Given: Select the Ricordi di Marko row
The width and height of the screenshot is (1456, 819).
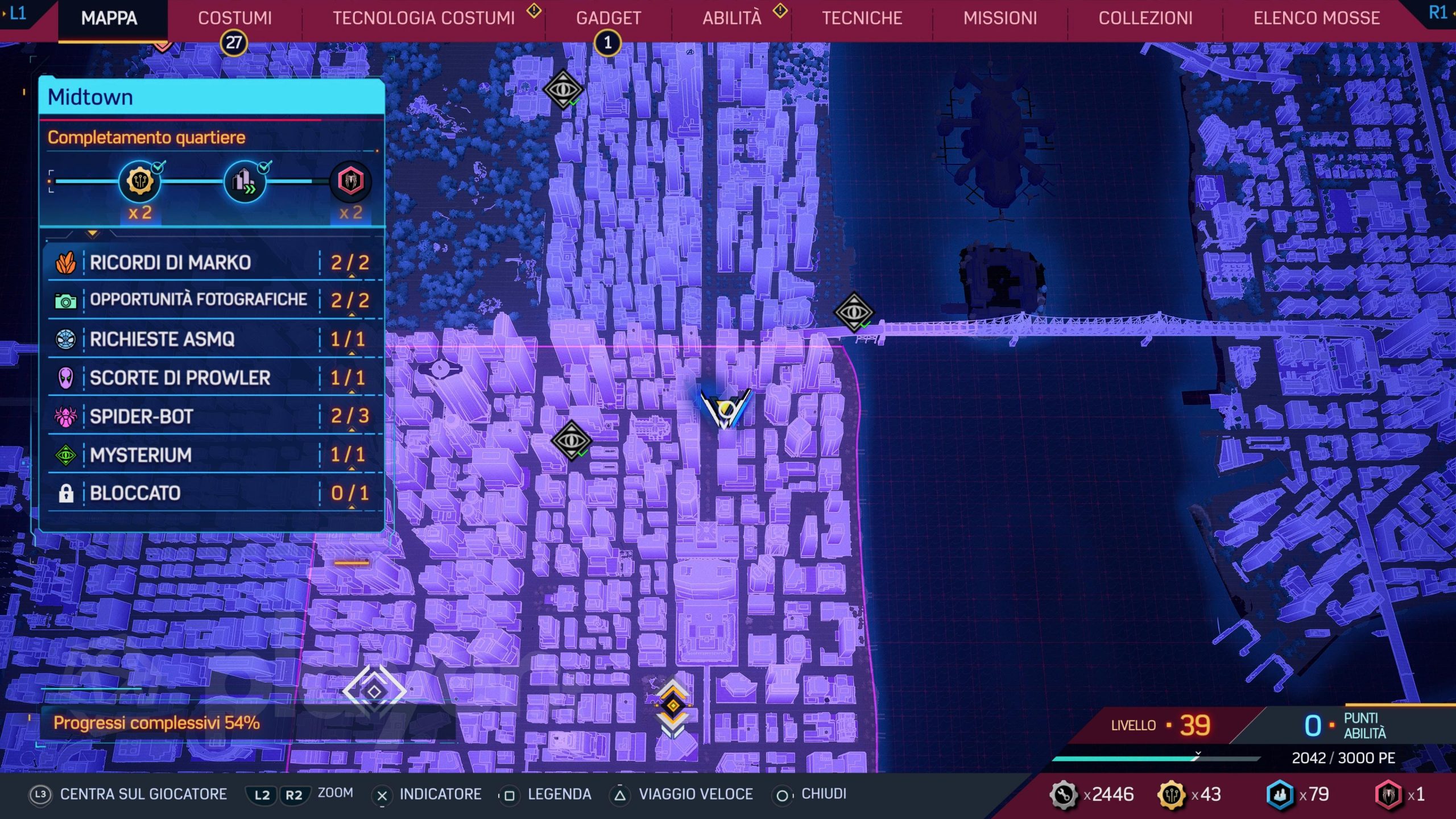Looking at the screenshot, I should click(212, 263).
